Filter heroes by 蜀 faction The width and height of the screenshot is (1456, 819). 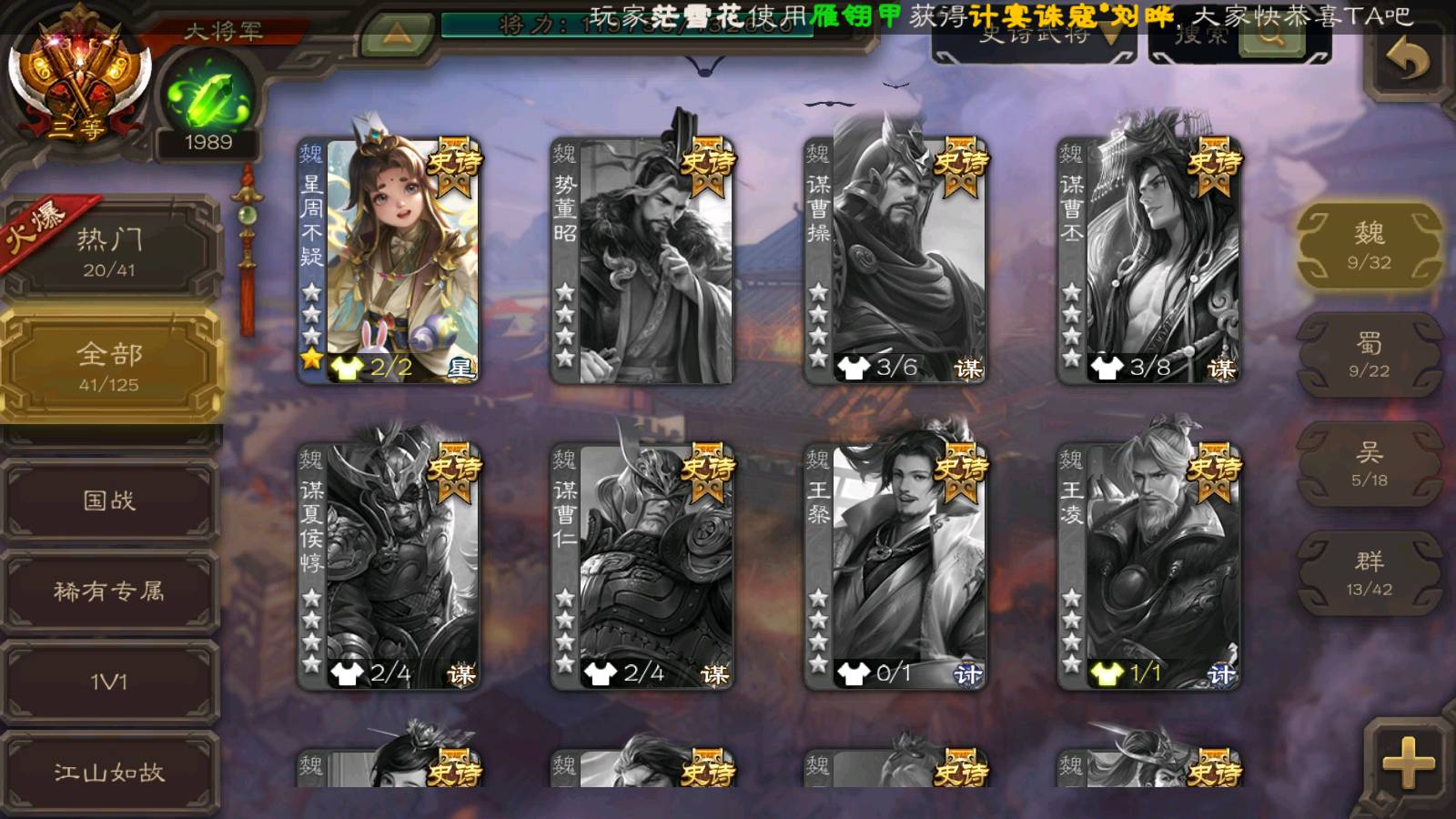1369,355
